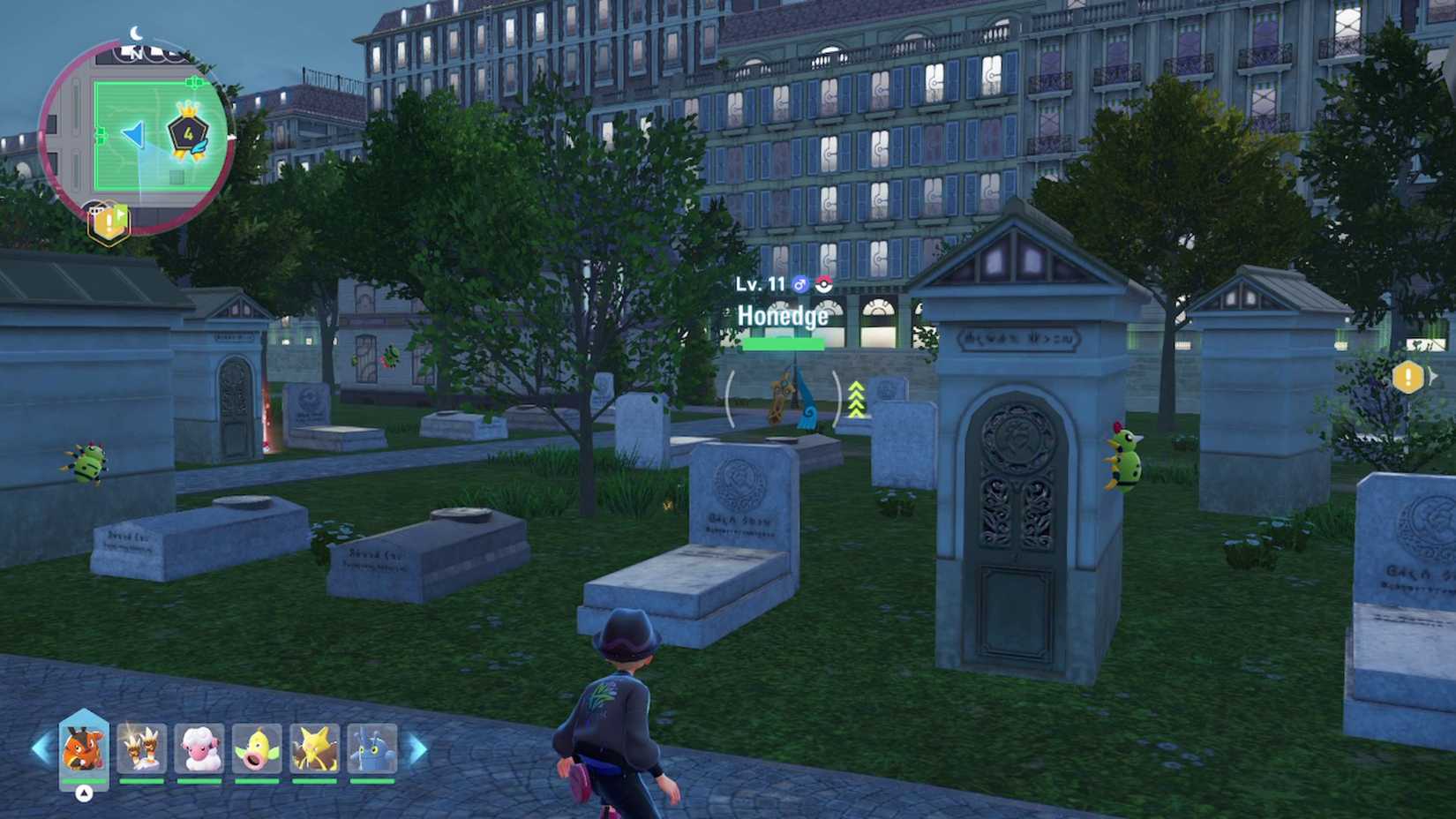Screen dimensions: 1456x819
Task: Click the moon time-of-day icon above the minimap
Action: click(x=134, y=33)
